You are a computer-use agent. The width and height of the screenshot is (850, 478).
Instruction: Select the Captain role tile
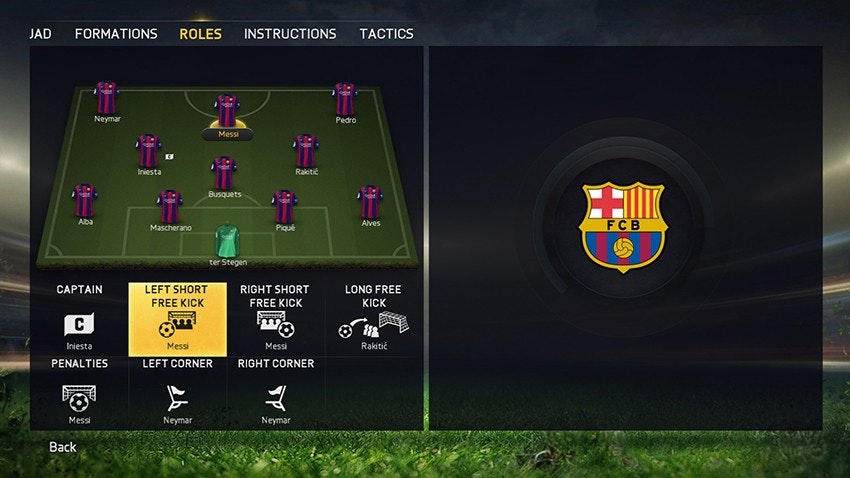click(79, 318)
